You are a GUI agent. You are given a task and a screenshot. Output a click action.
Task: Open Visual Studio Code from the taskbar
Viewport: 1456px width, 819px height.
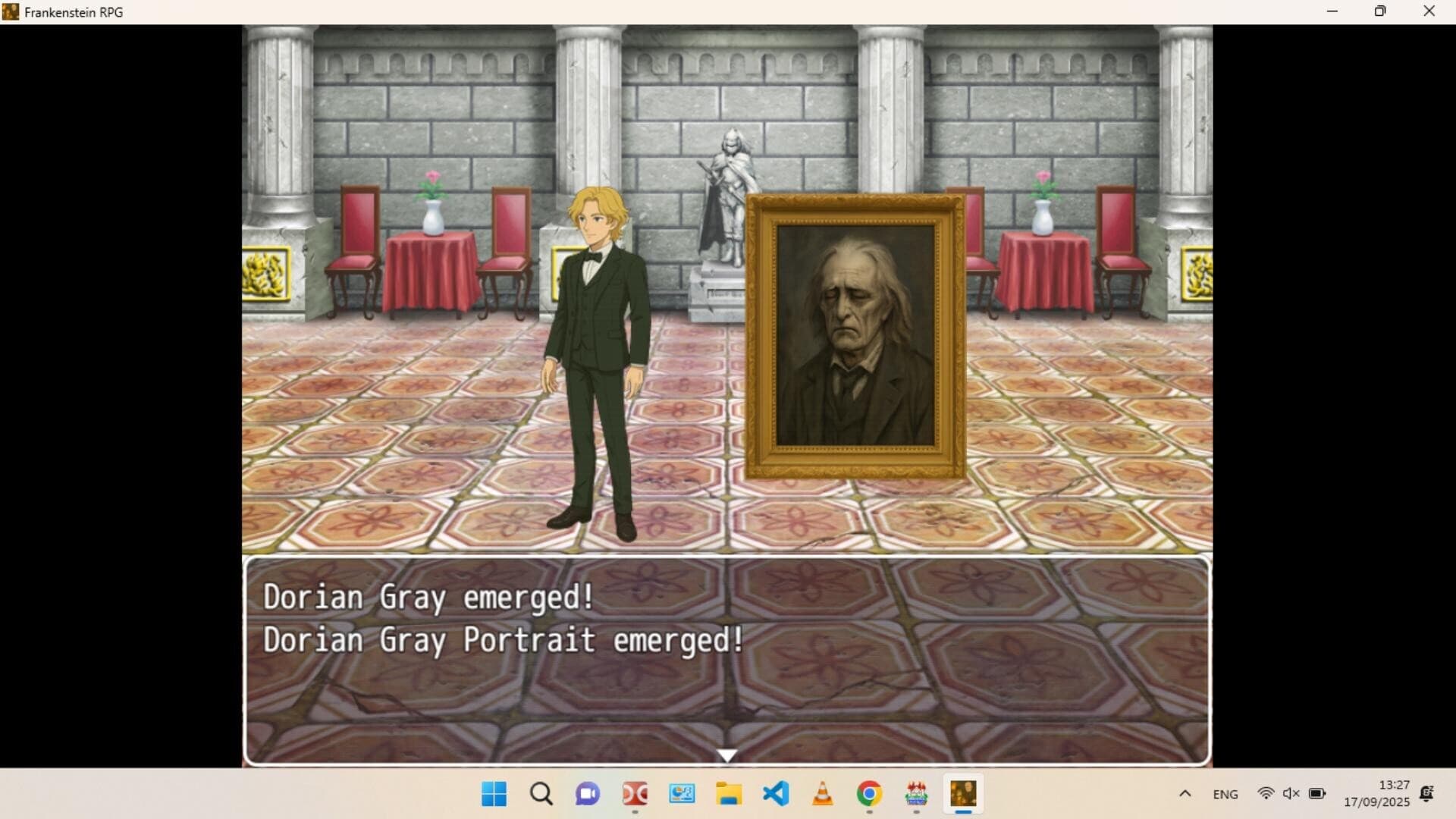click(776, 794)
